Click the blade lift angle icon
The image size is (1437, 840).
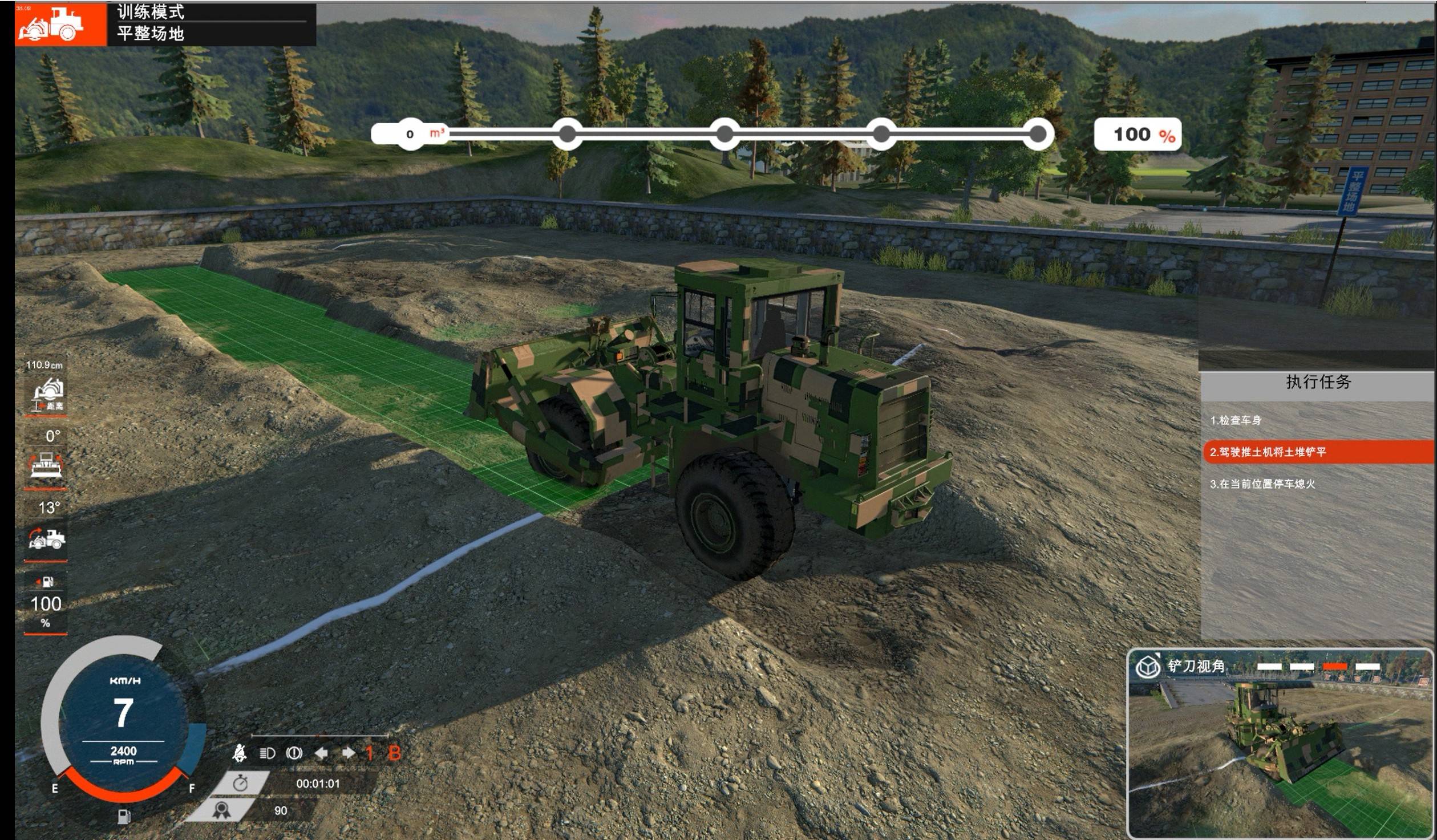[x=47, y=538]
